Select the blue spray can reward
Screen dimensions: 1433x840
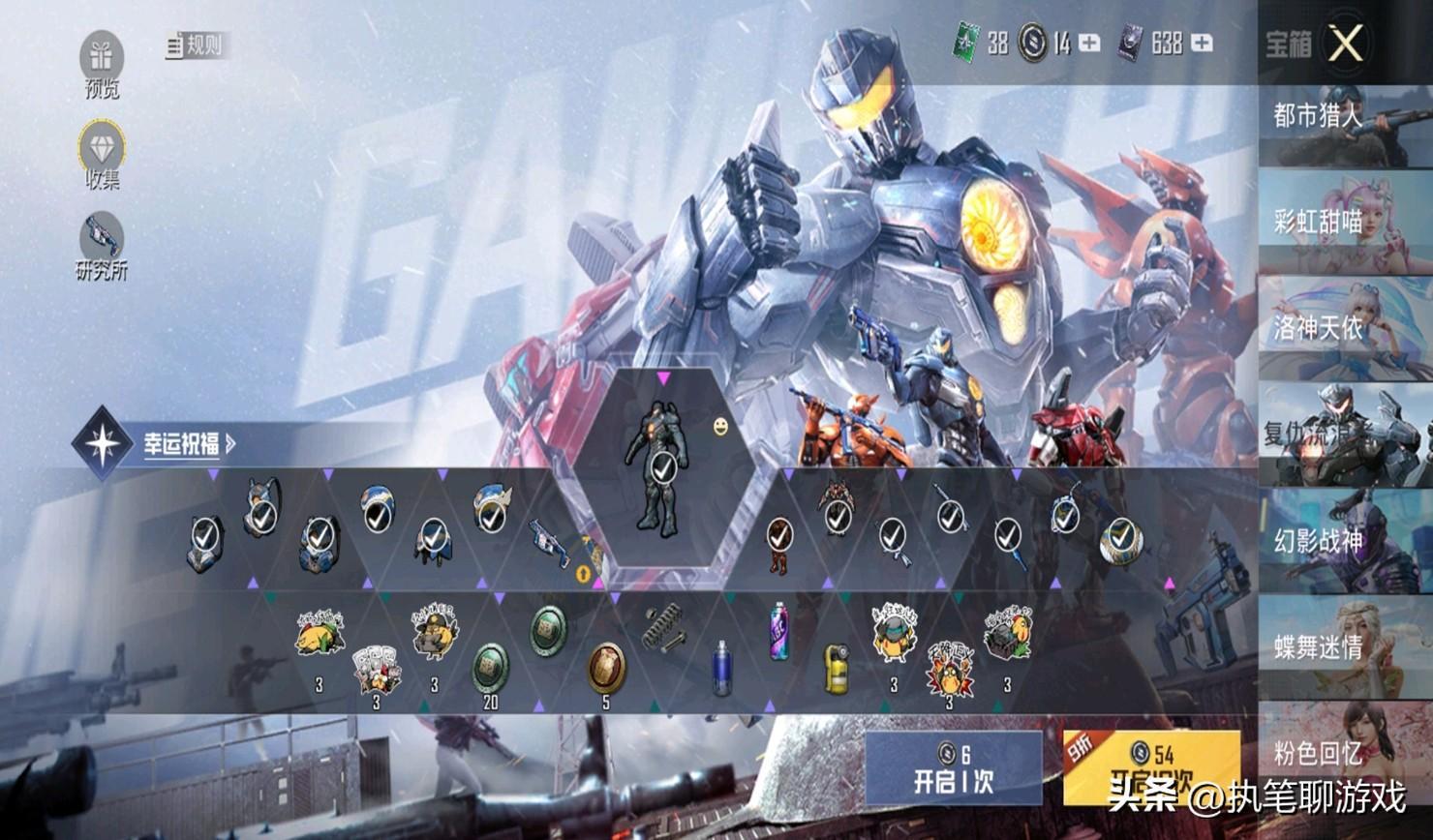(722, 669)
